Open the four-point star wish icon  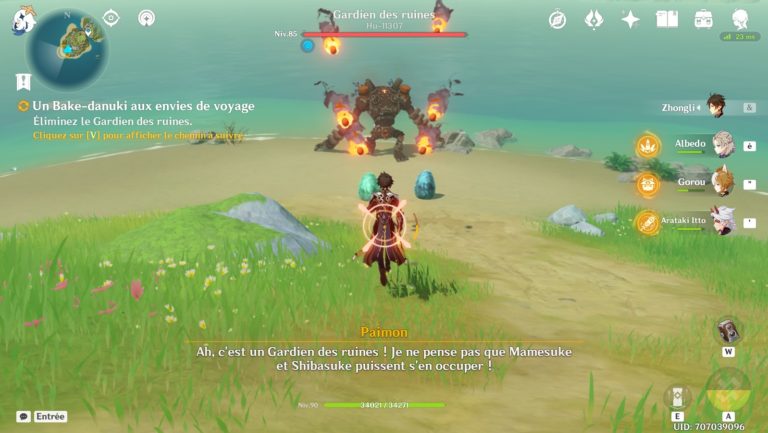(x=630, y=19)
